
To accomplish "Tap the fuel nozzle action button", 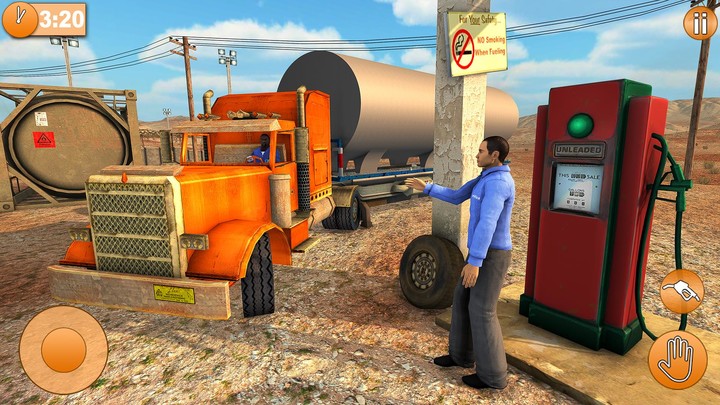I will (x=681, y=292).
